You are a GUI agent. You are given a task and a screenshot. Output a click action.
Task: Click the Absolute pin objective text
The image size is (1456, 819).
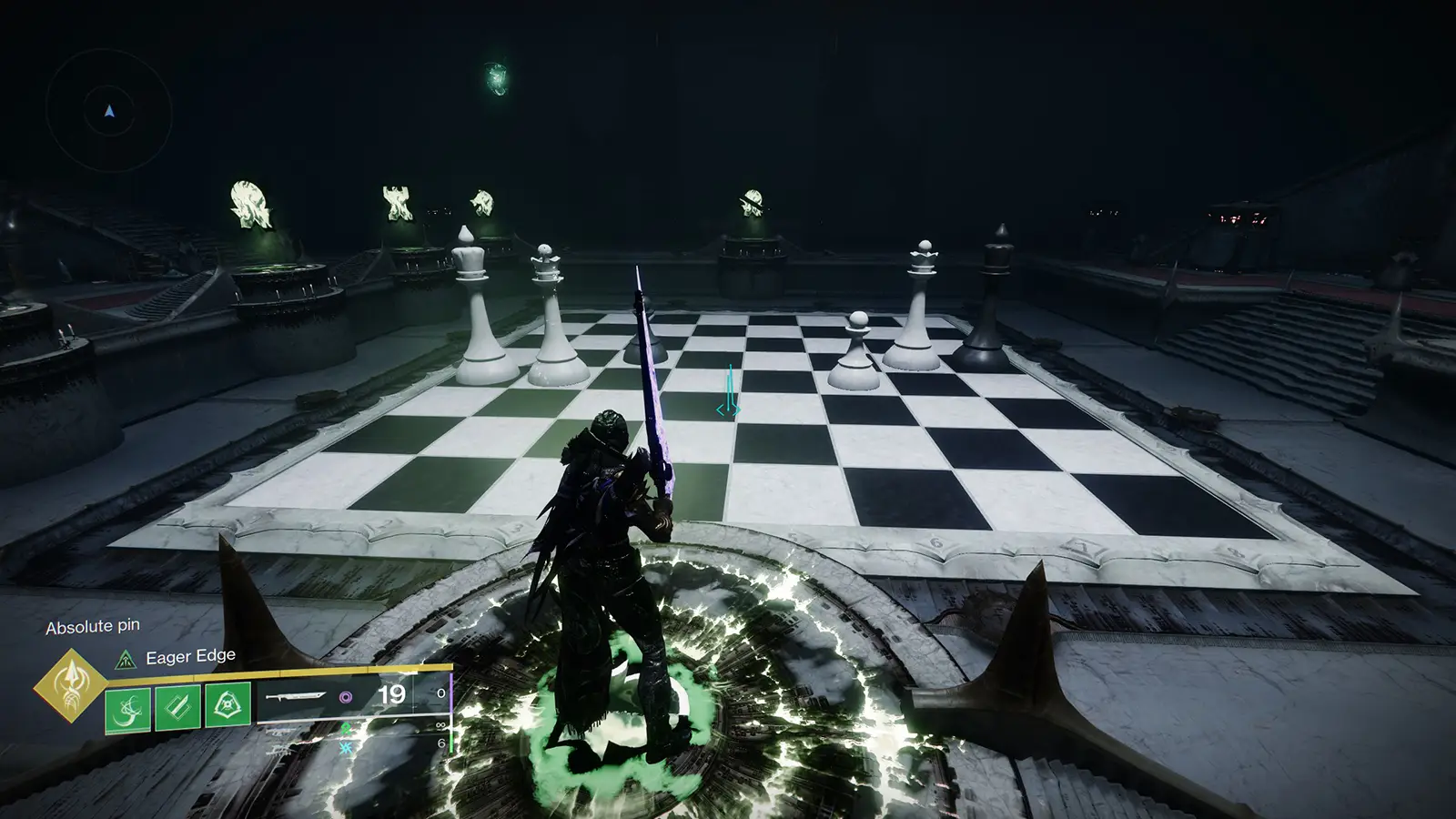tap(94, 625)
